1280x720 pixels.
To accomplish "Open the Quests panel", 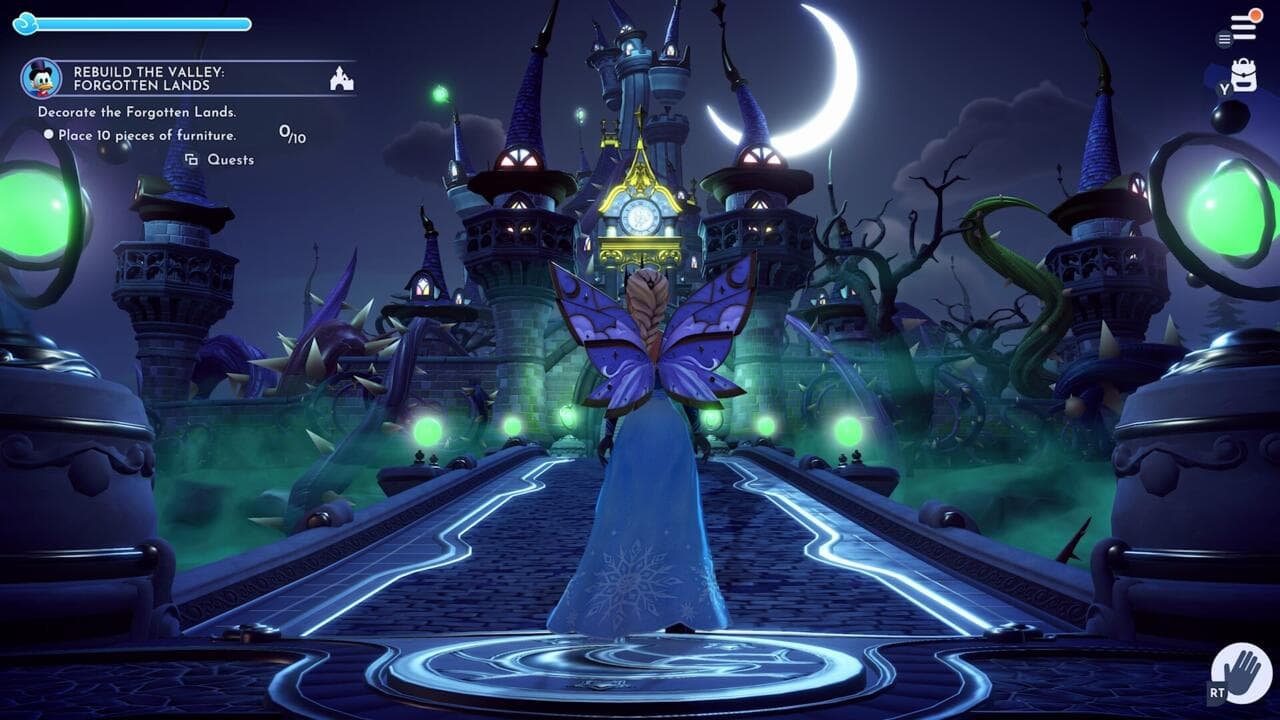I will point(232,159).
